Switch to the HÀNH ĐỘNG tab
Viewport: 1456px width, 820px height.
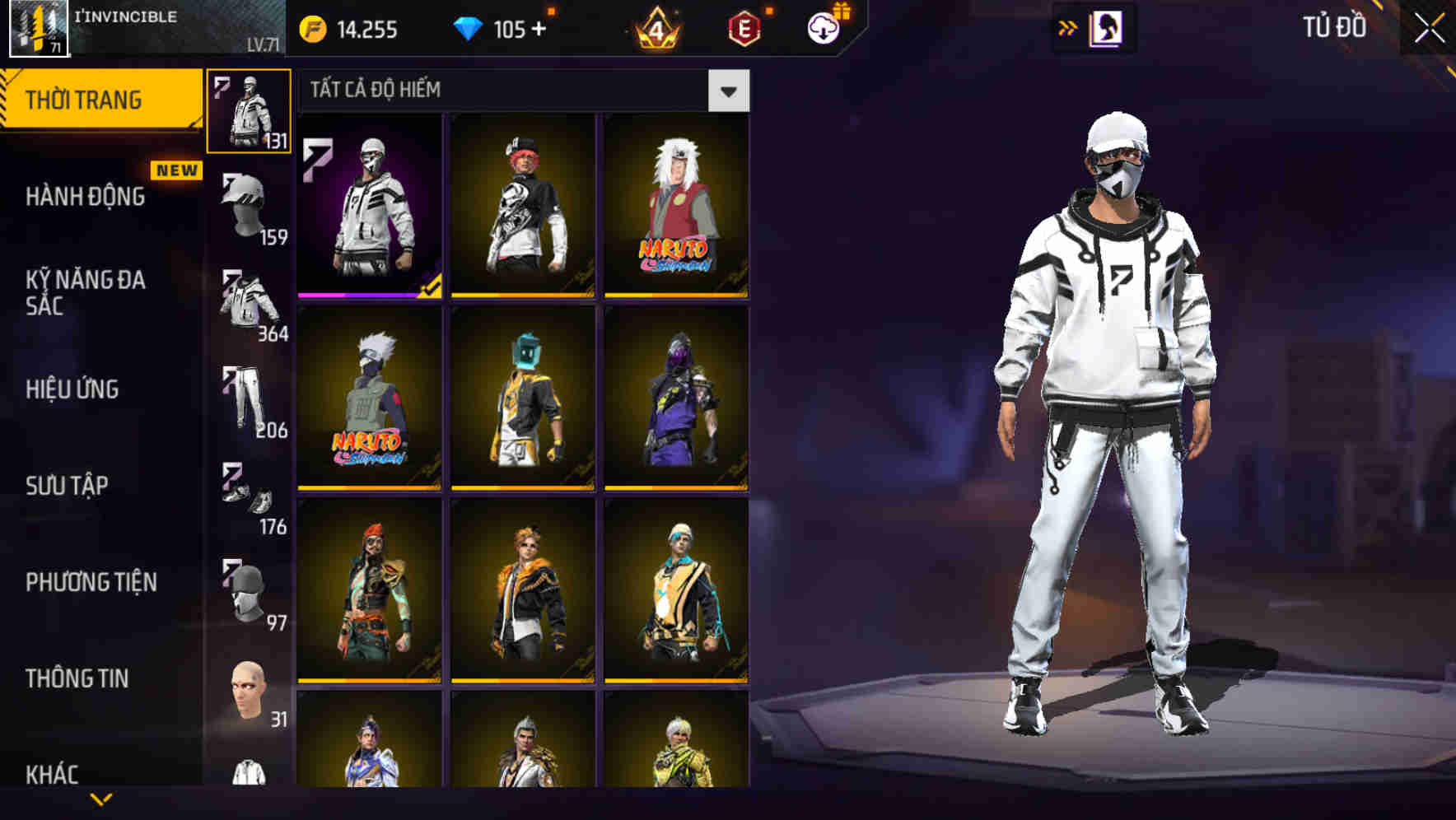point(84,198)
